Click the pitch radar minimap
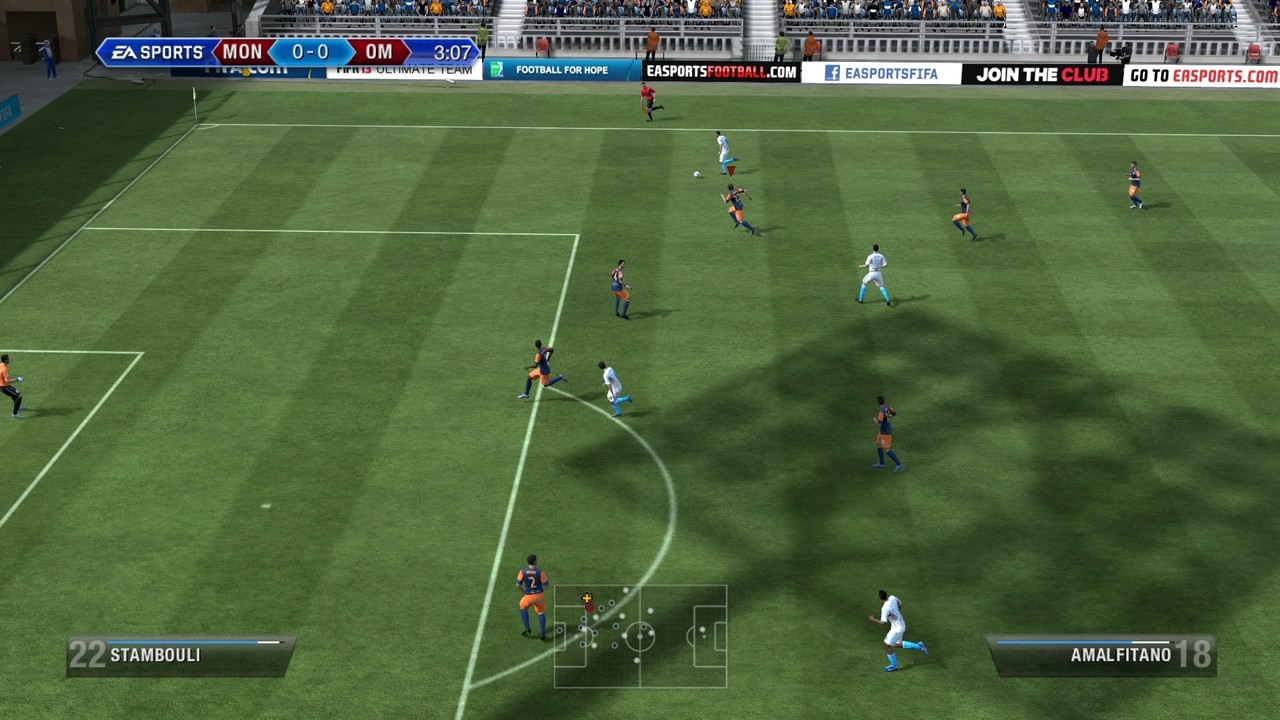1280x720 pixels. click(640, 636)
